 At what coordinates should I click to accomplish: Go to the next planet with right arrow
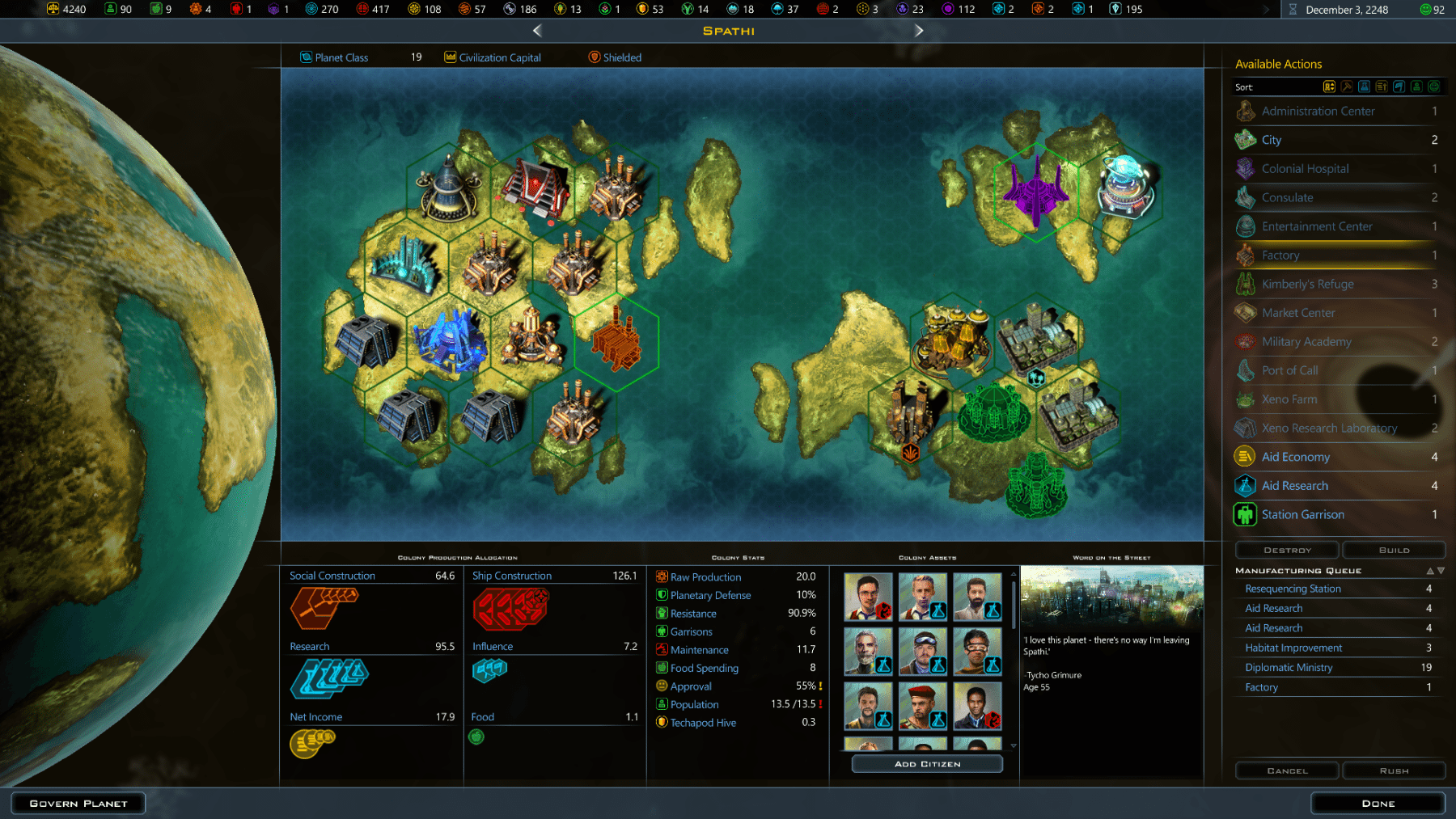pos(919,31)
